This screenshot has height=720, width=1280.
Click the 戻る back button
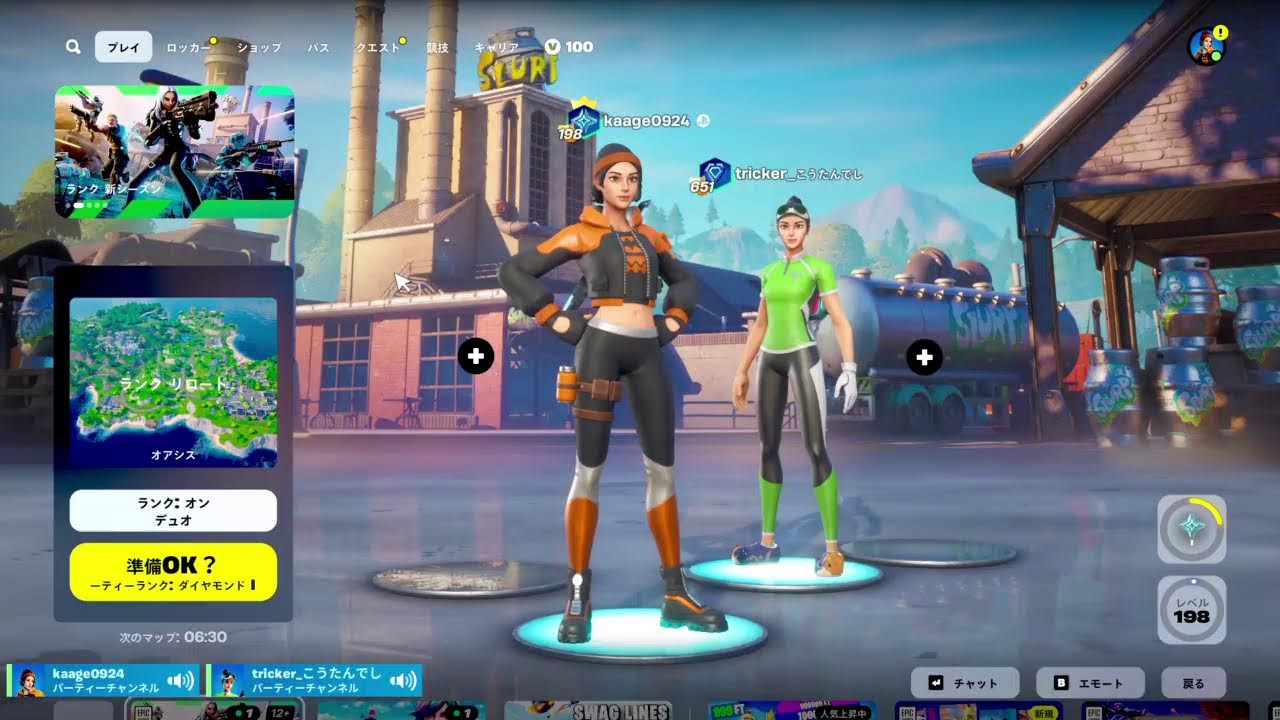point(1193,683)
